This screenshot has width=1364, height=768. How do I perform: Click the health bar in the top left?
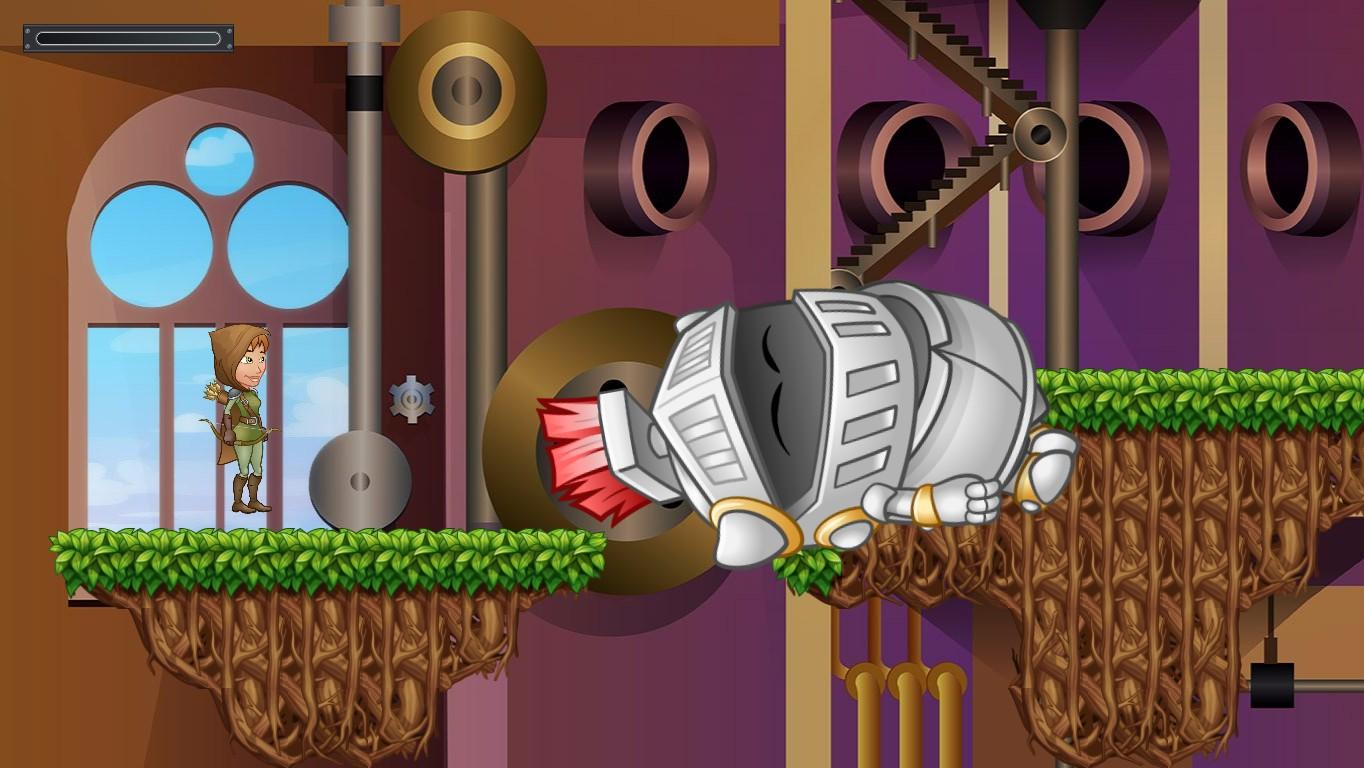128,37
